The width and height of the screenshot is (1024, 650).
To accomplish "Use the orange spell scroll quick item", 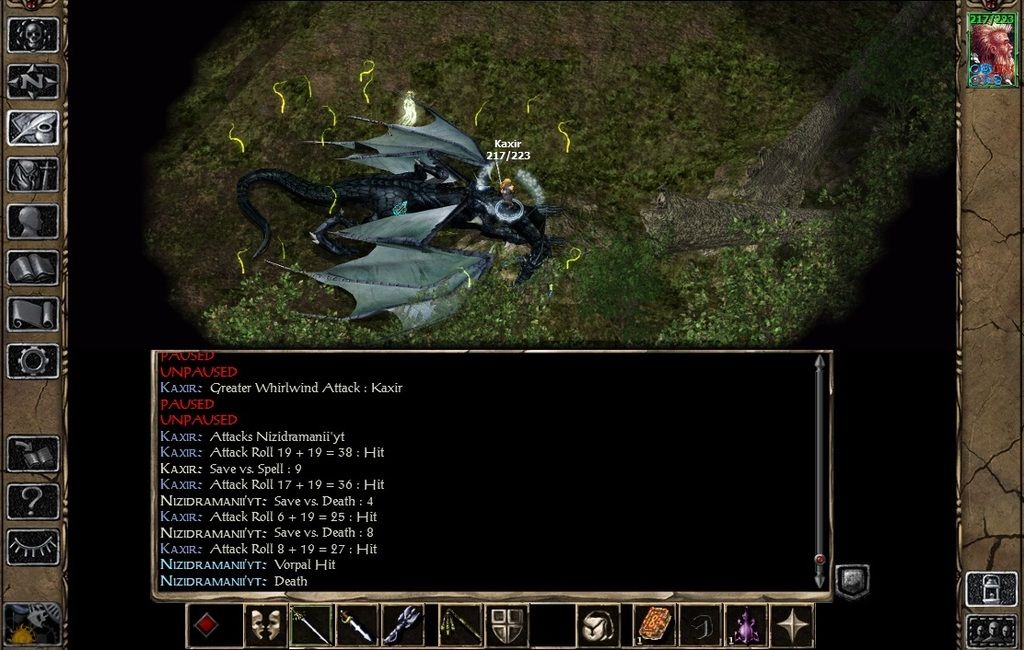I will 653,626.
